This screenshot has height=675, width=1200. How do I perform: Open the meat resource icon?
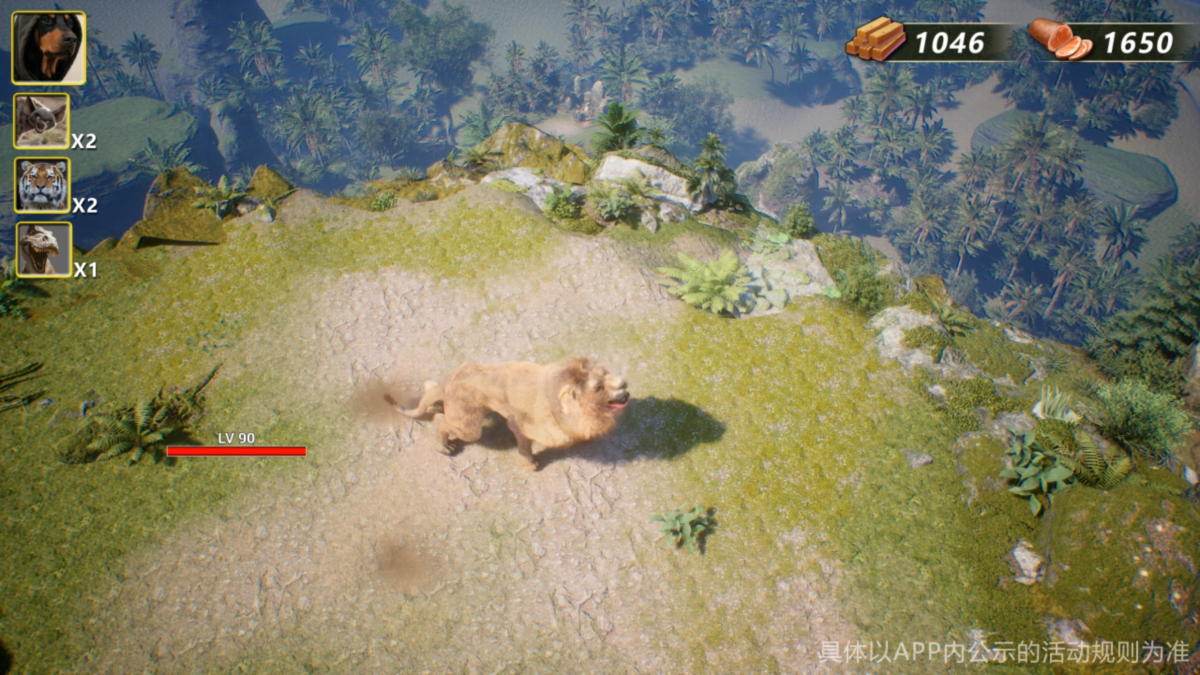[x=1059, y=40]
